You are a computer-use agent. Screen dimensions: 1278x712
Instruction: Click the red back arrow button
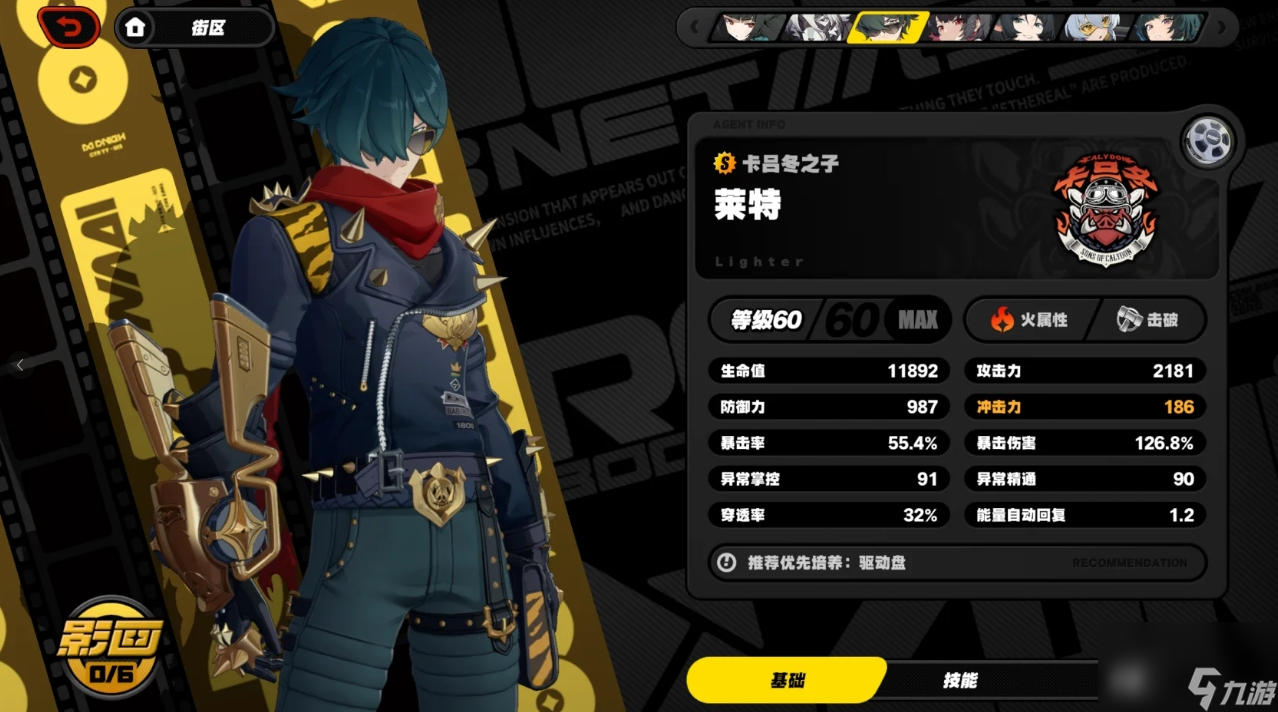(x=68, y=27)
